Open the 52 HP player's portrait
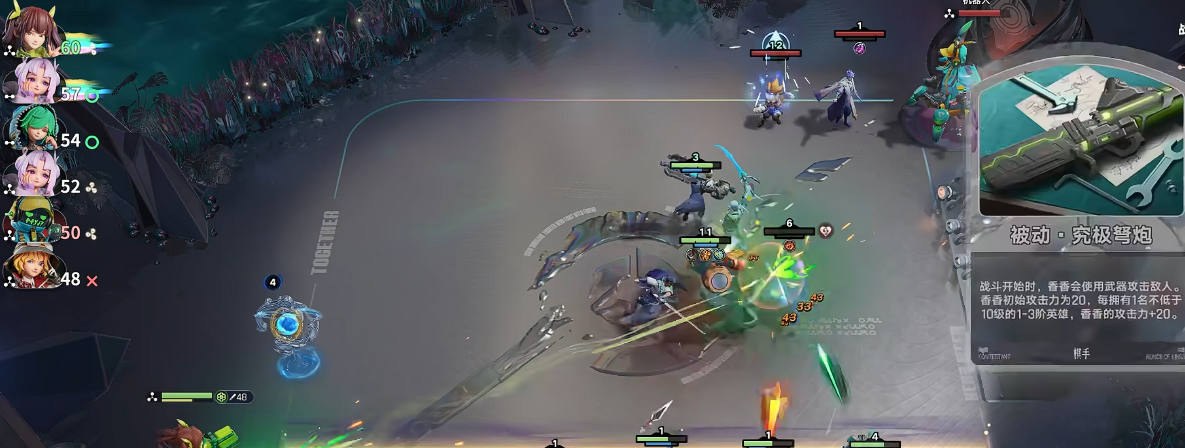Image resolution: width=1185 pixels, height=448 pixels. point(26,176)
